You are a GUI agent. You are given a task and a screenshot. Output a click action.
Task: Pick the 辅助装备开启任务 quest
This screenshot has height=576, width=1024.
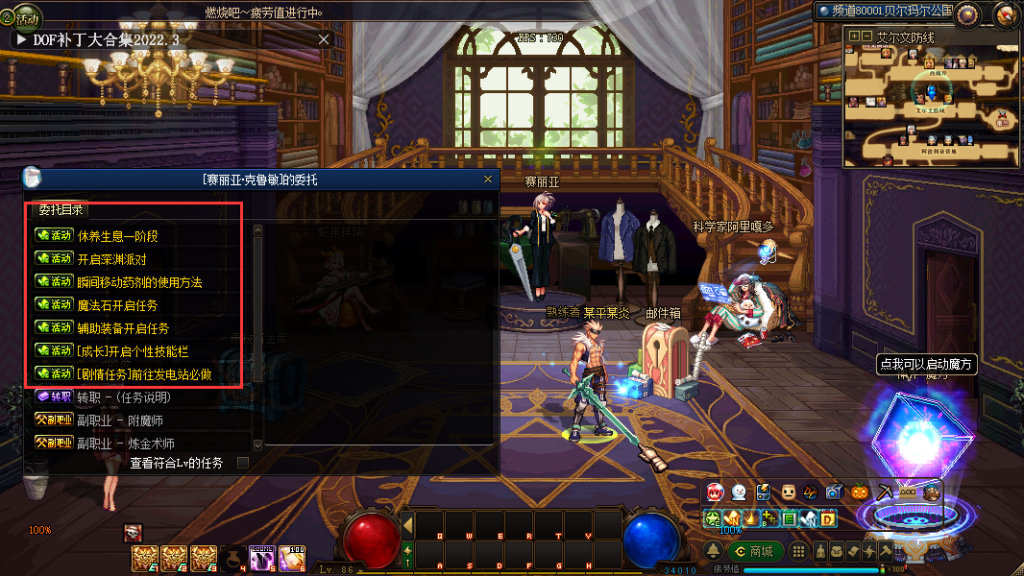[x=123, y=328]
